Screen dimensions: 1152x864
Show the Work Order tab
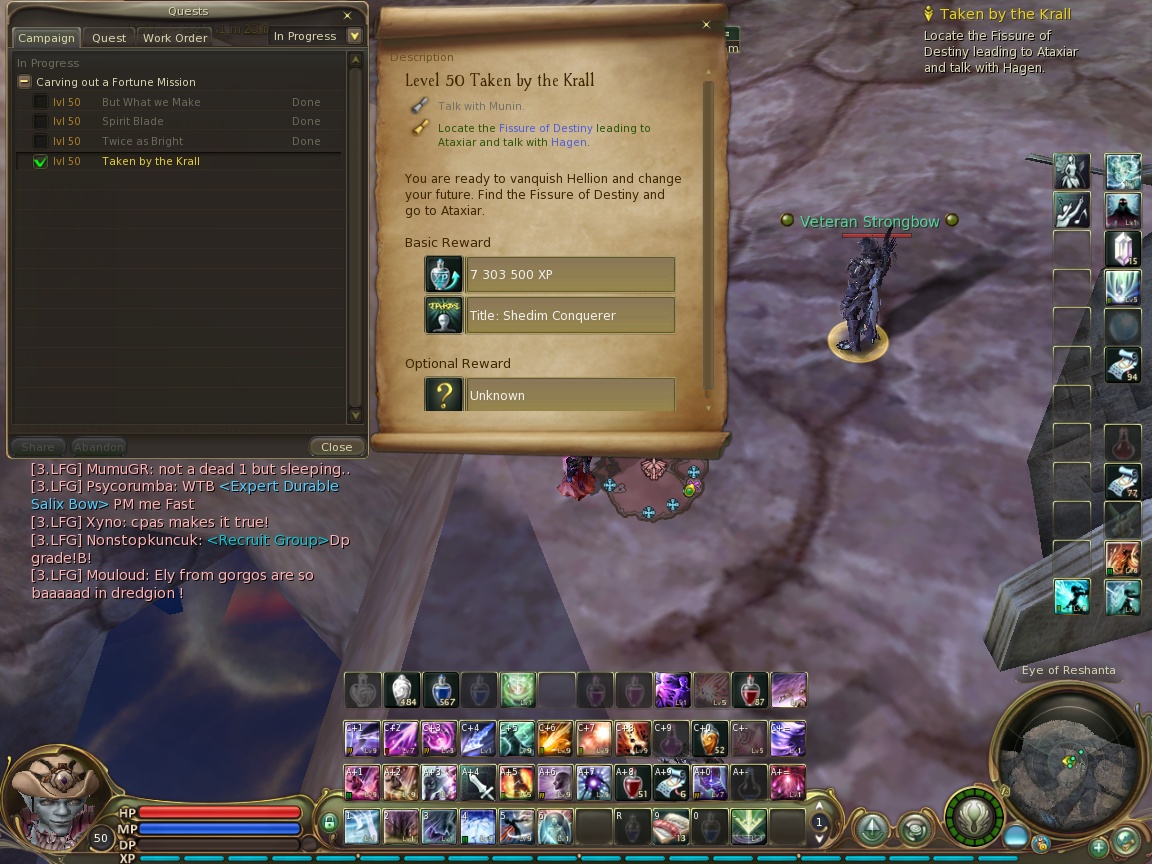[x=175, y=38]
